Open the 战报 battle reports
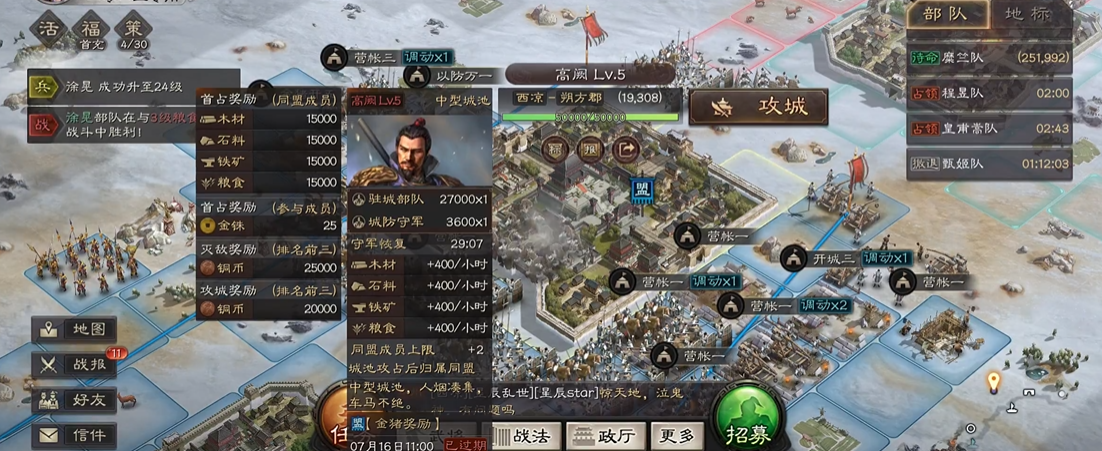 [74, 365]
